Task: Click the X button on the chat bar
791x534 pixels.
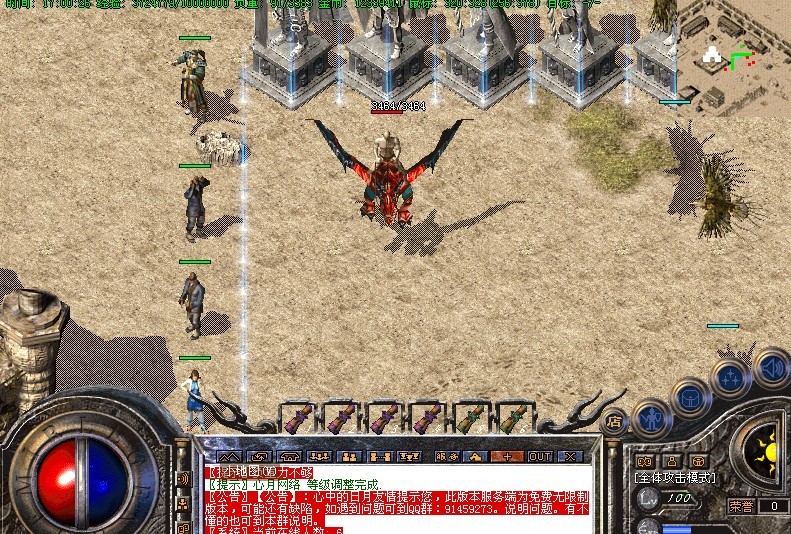Action: click(570, 456)
